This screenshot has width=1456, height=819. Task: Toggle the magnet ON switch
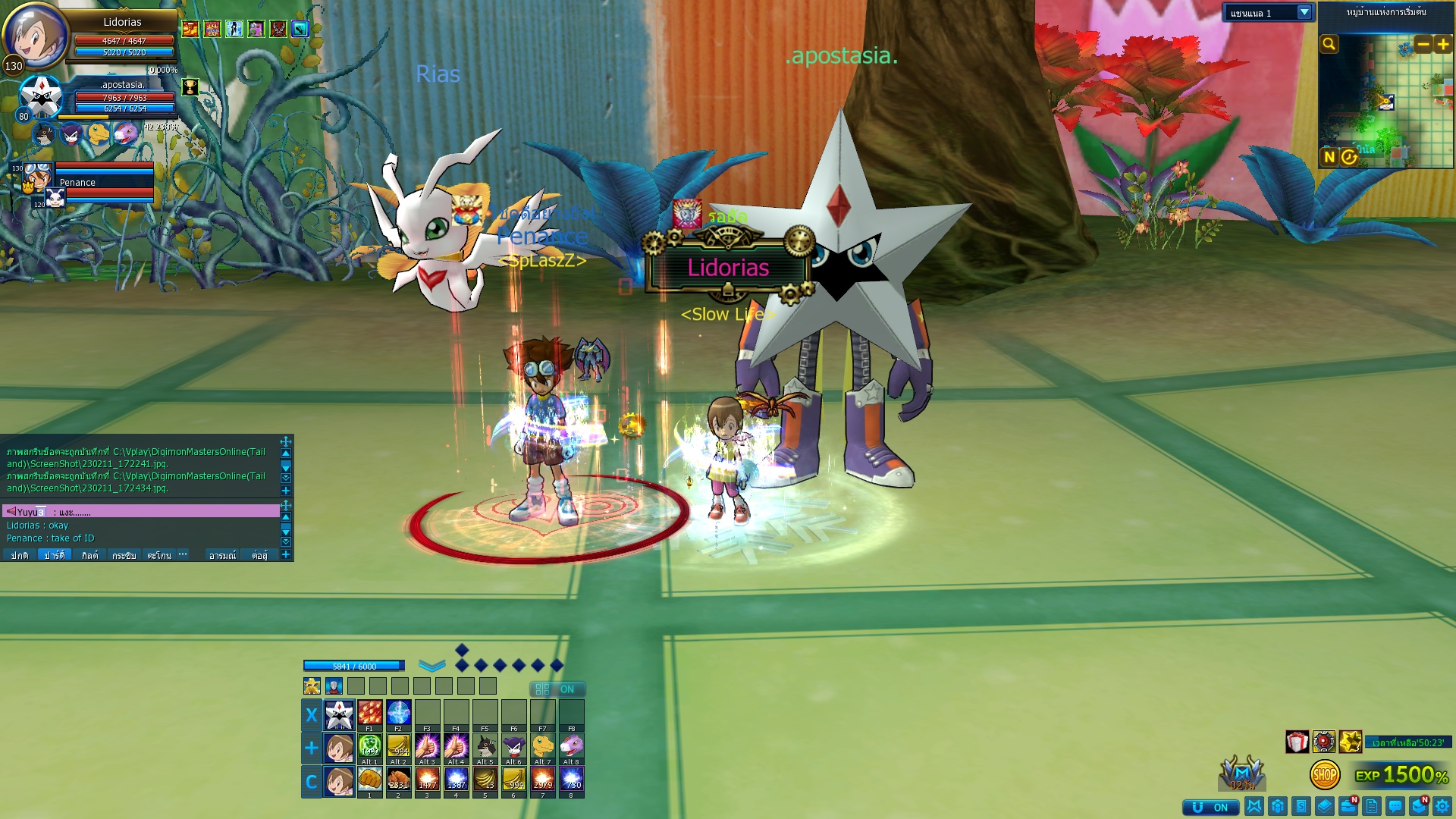tap(1210, 807)
